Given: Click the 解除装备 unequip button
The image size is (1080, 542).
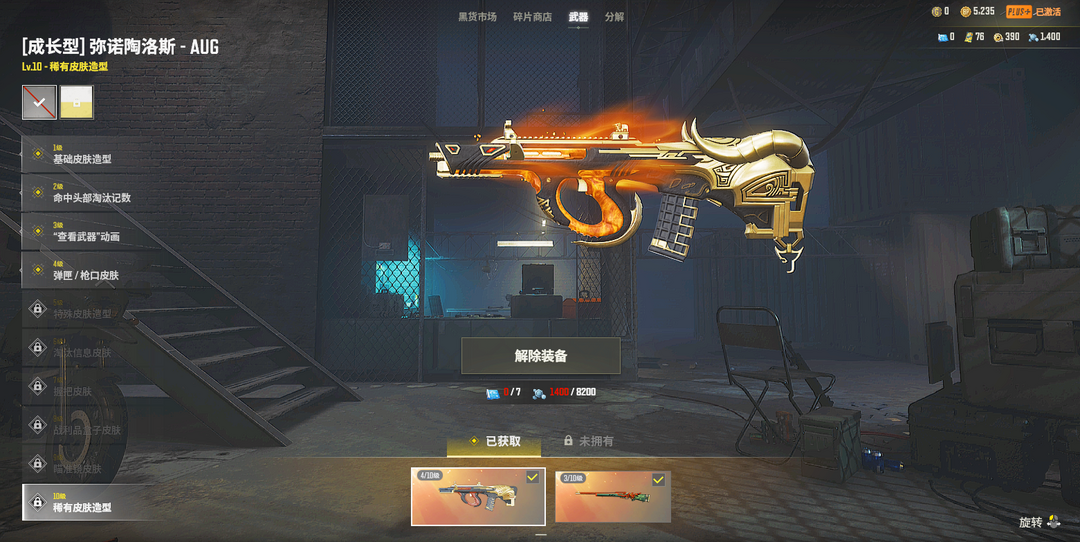Looking at the screenshot, I should (x=541, y=356).
